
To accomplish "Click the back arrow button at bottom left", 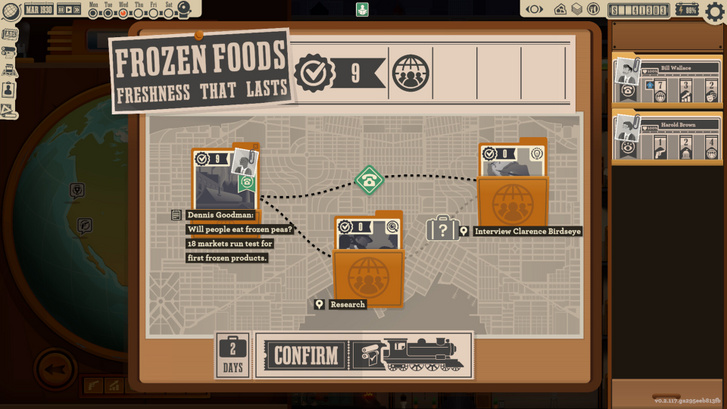I will point(56,371).
